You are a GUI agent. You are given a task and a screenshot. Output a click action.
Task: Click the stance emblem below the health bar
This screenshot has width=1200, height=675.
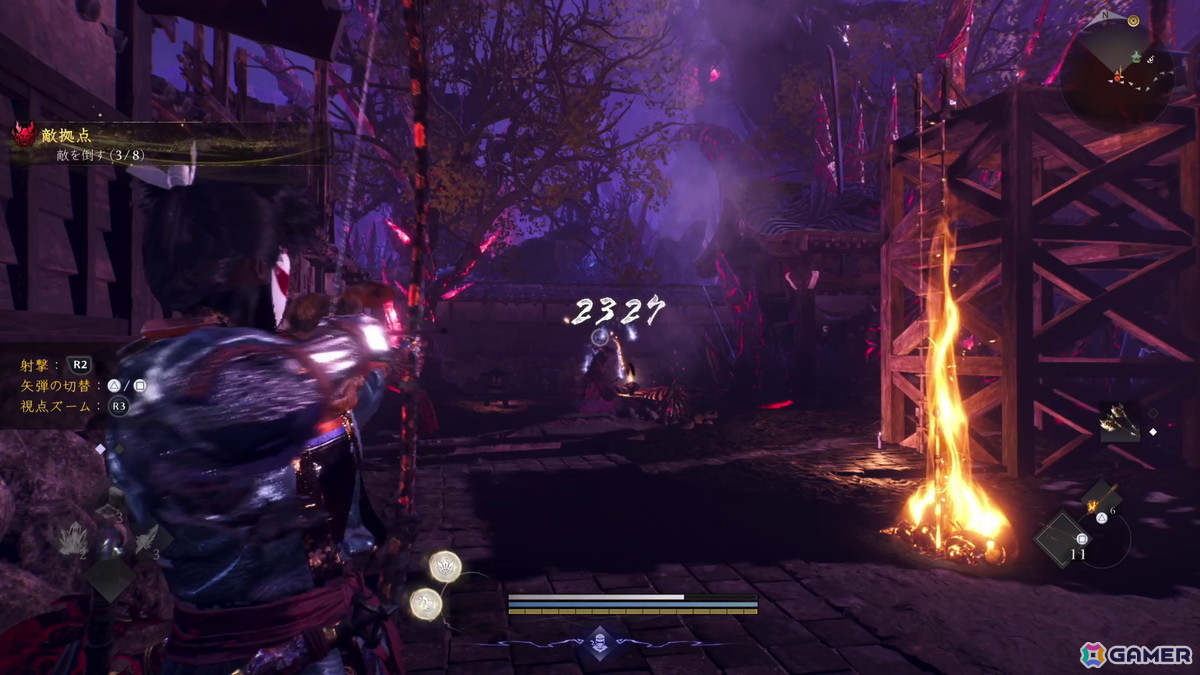tap(599, 639)
